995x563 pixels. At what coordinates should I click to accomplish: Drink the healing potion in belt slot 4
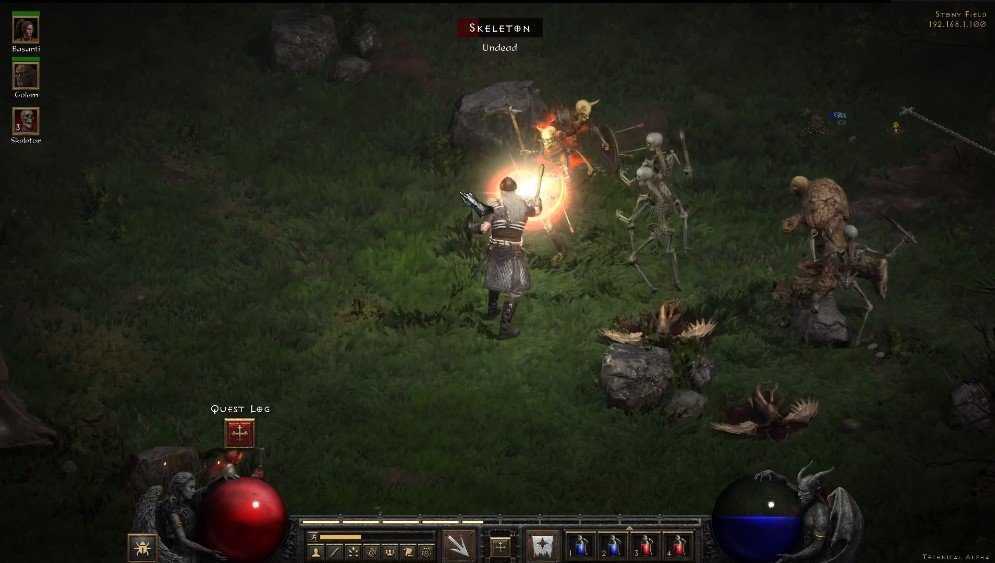[x=677, y=546]
